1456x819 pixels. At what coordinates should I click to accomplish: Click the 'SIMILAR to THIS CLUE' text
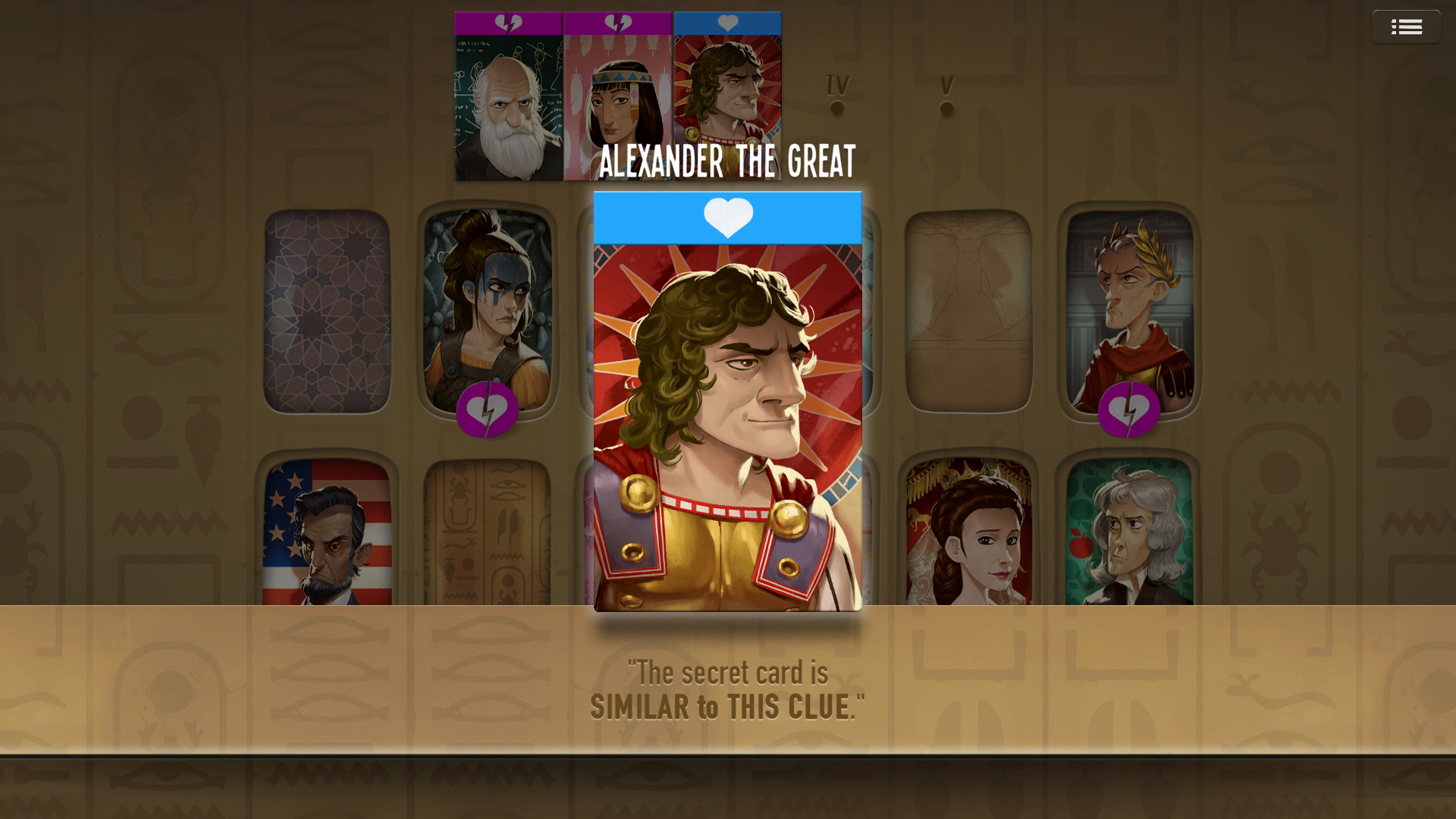[x=727, y=704]
